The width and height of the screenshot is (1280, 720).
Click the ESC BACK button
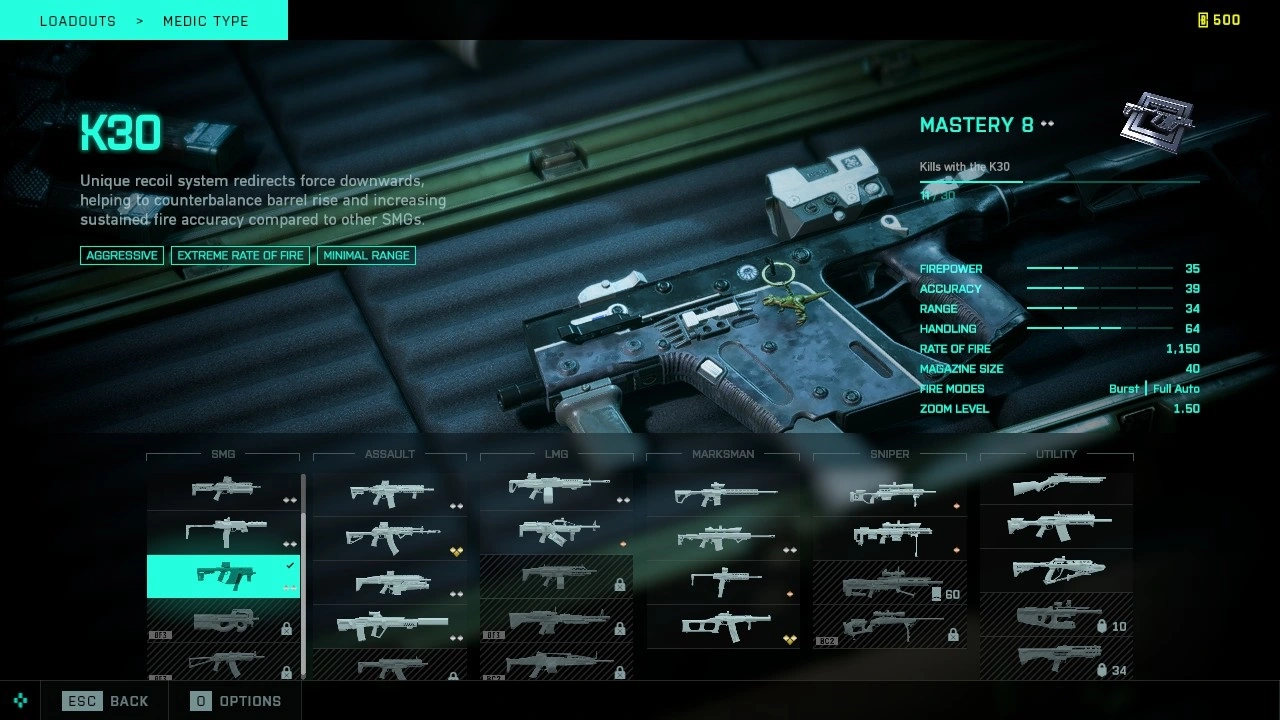coord(105,701)
